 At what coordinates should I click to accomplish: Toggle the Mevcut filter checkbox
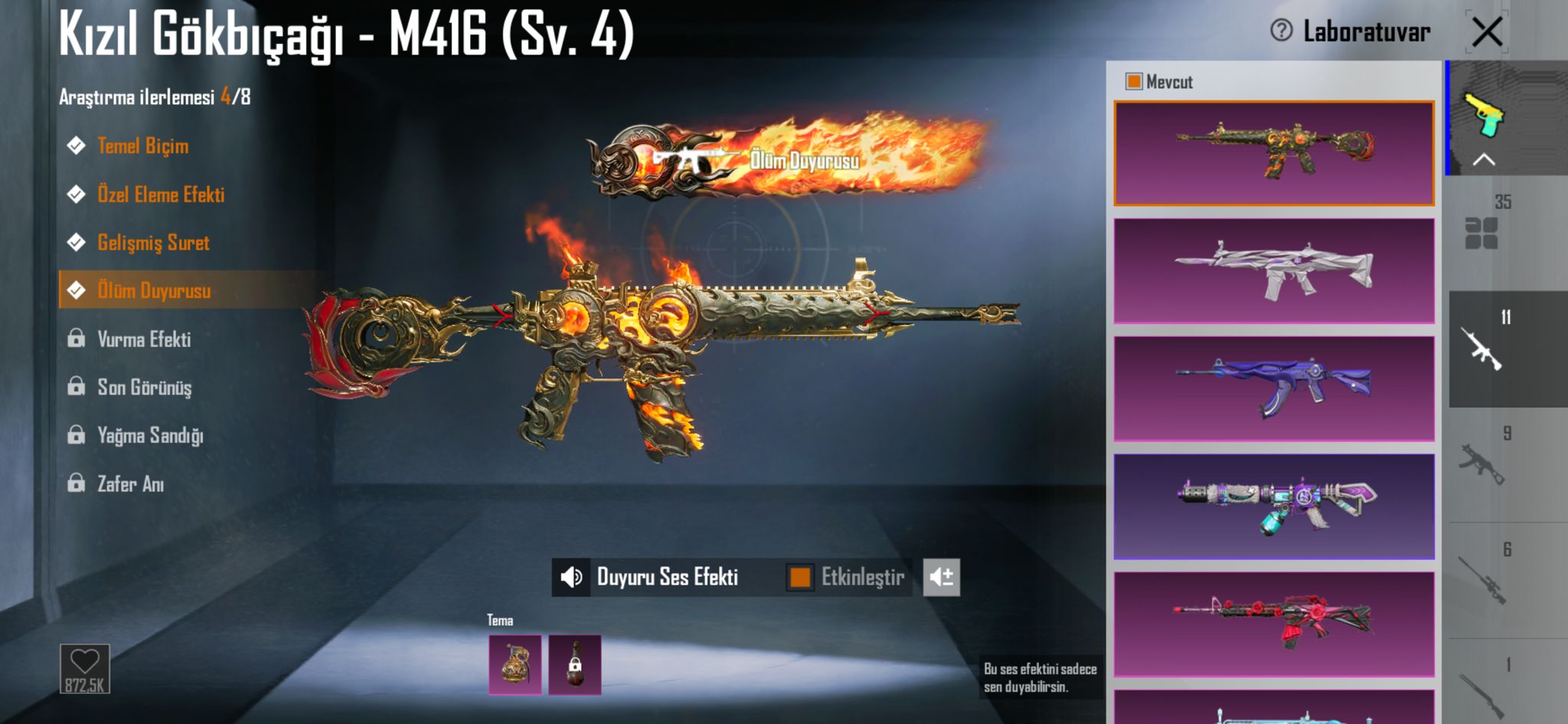(x=1133, y=82)
